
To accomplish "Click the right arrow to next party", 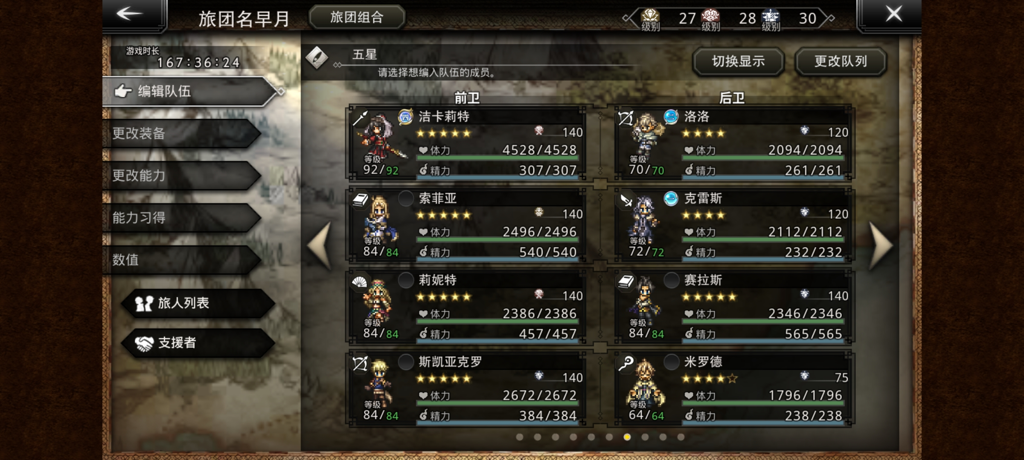I will tap(880, 246).
